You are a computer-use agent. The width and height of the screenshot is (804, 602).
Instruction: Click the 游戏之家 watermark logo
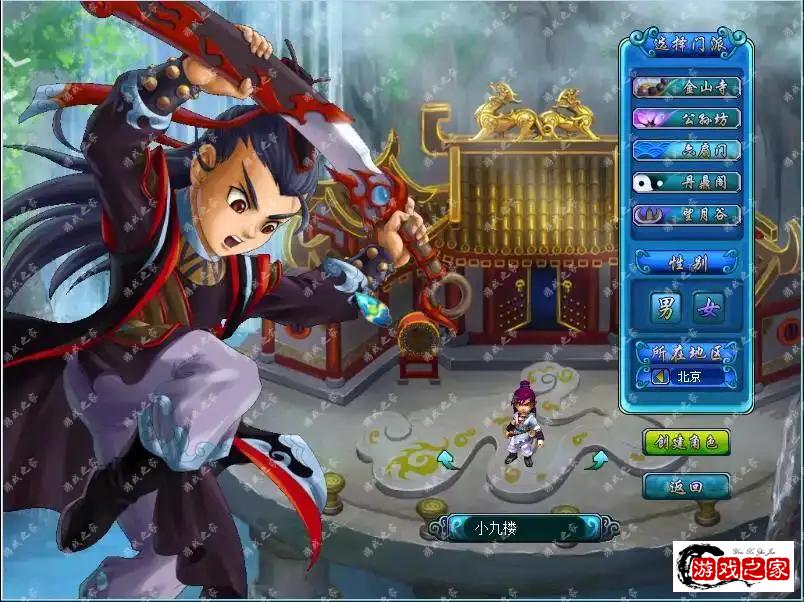click(x=735, y=569)
